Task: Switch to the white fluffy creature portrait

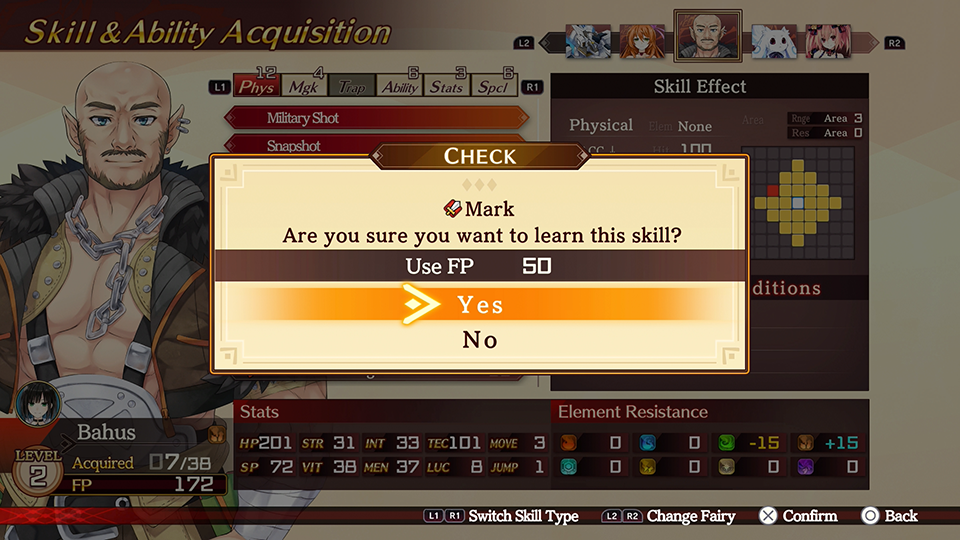Action: point(773,41)
